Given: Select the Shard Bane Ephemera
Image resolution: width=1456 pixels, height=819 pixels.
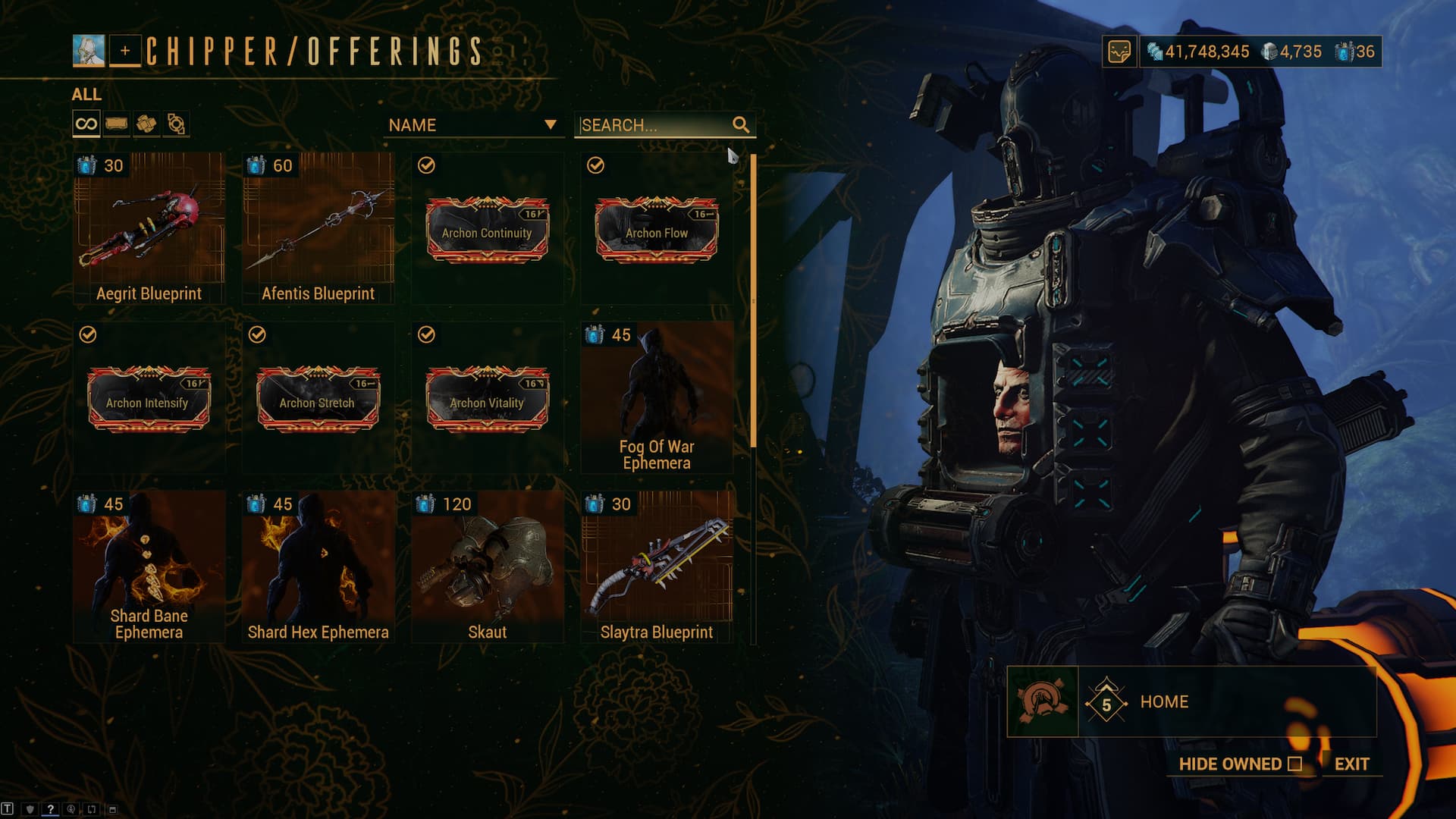Looking at the screenshot, I should pyautogui.click(x=149, y=566).
